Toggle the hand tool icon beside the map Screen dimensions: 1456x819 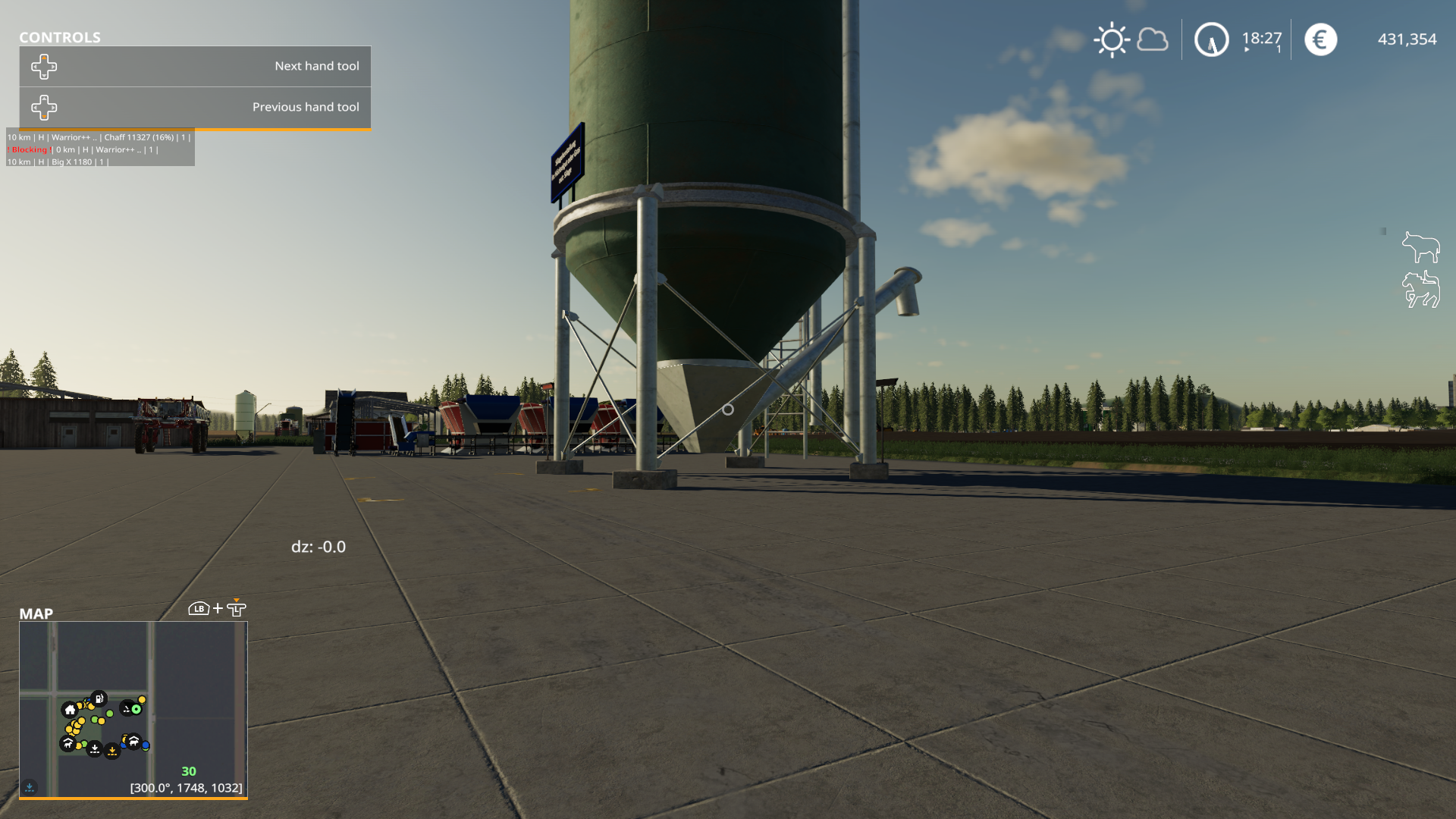point(237,608)
